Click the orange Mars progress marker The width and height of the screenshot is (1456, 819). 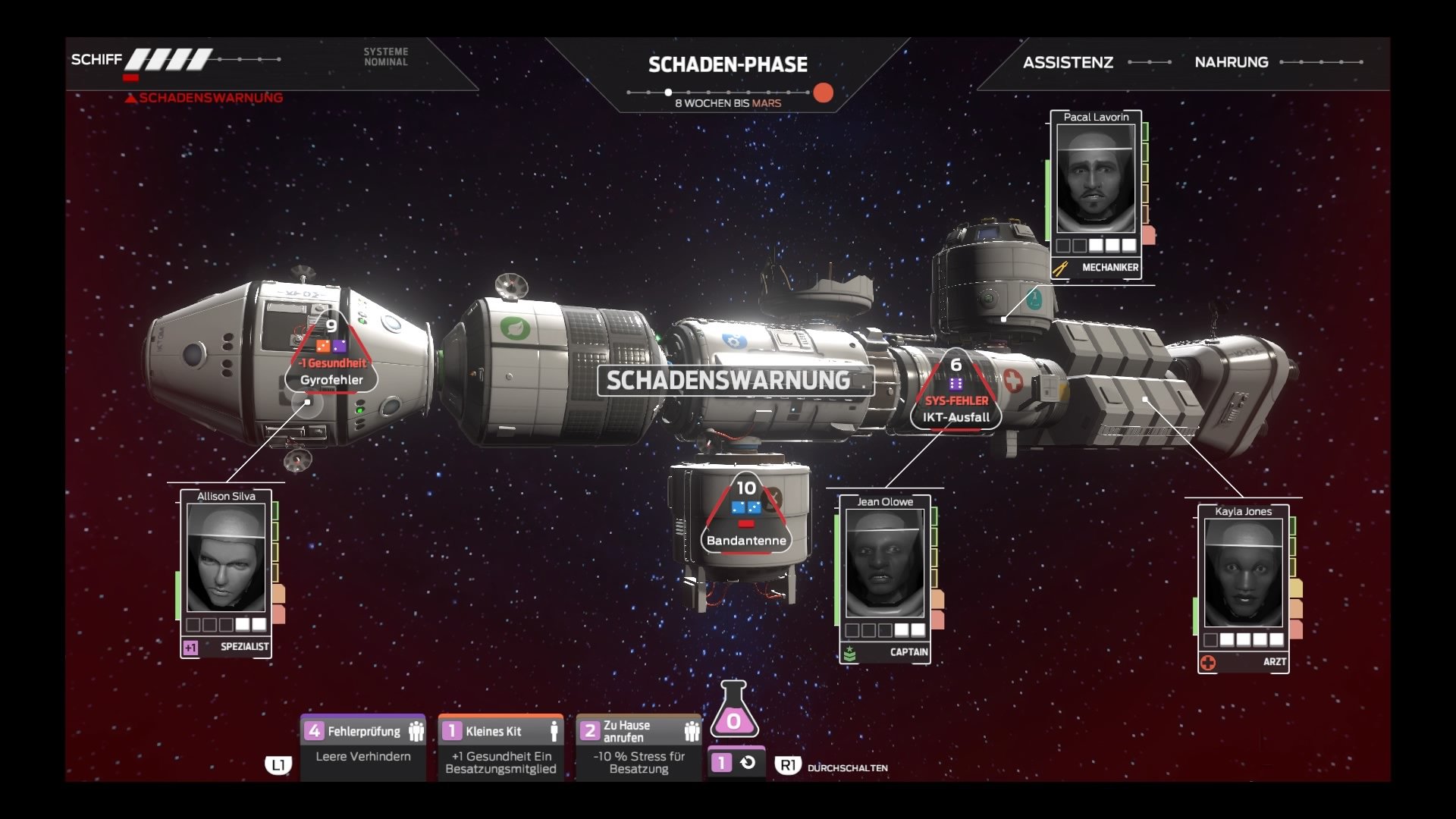pos(824,93)
